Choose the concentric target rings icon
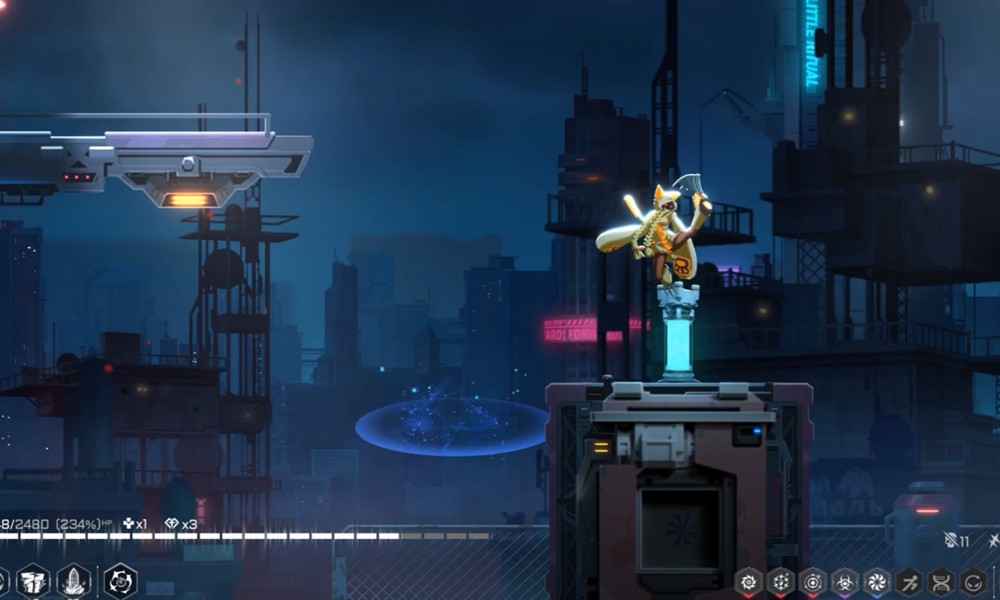 point(812,581)
